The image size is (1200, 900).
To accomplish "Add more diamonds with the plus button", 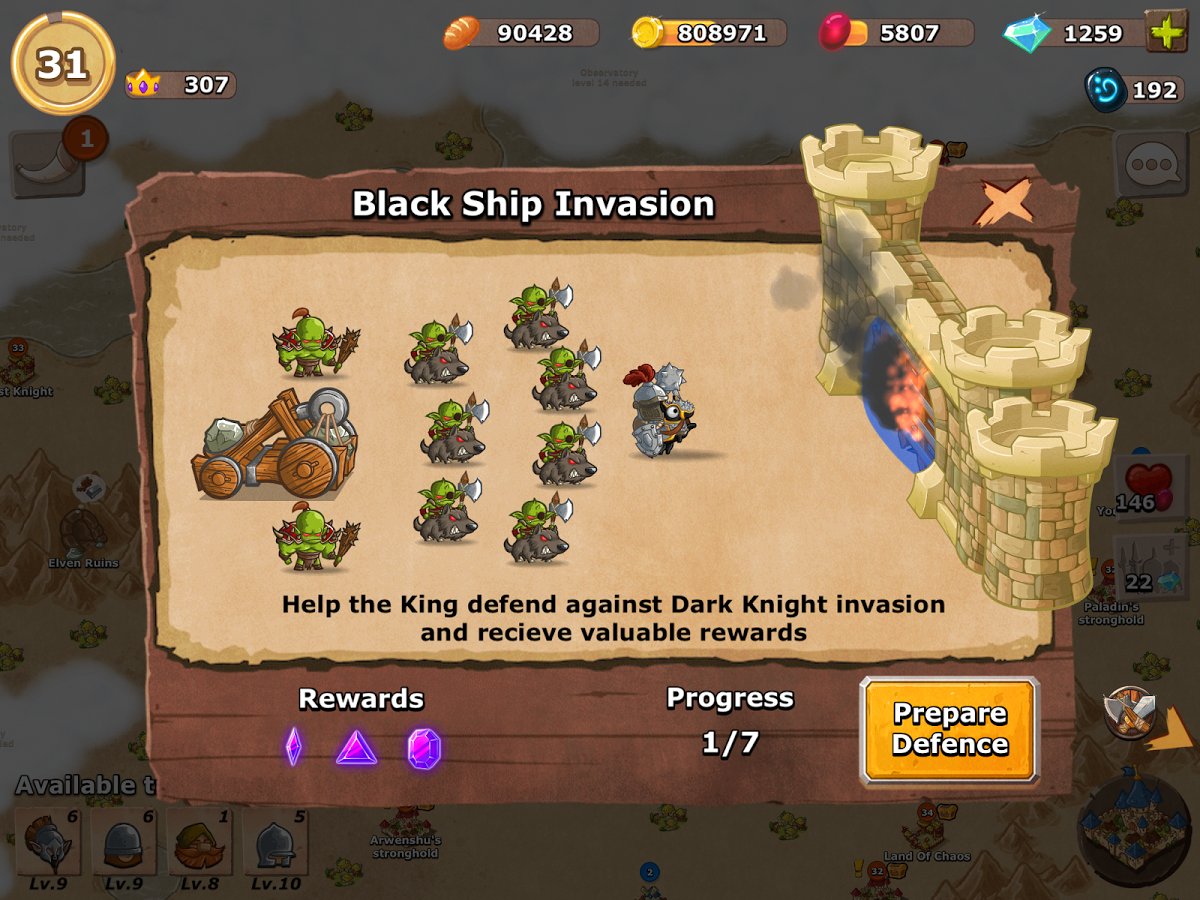I will (x=1165, y=32).
